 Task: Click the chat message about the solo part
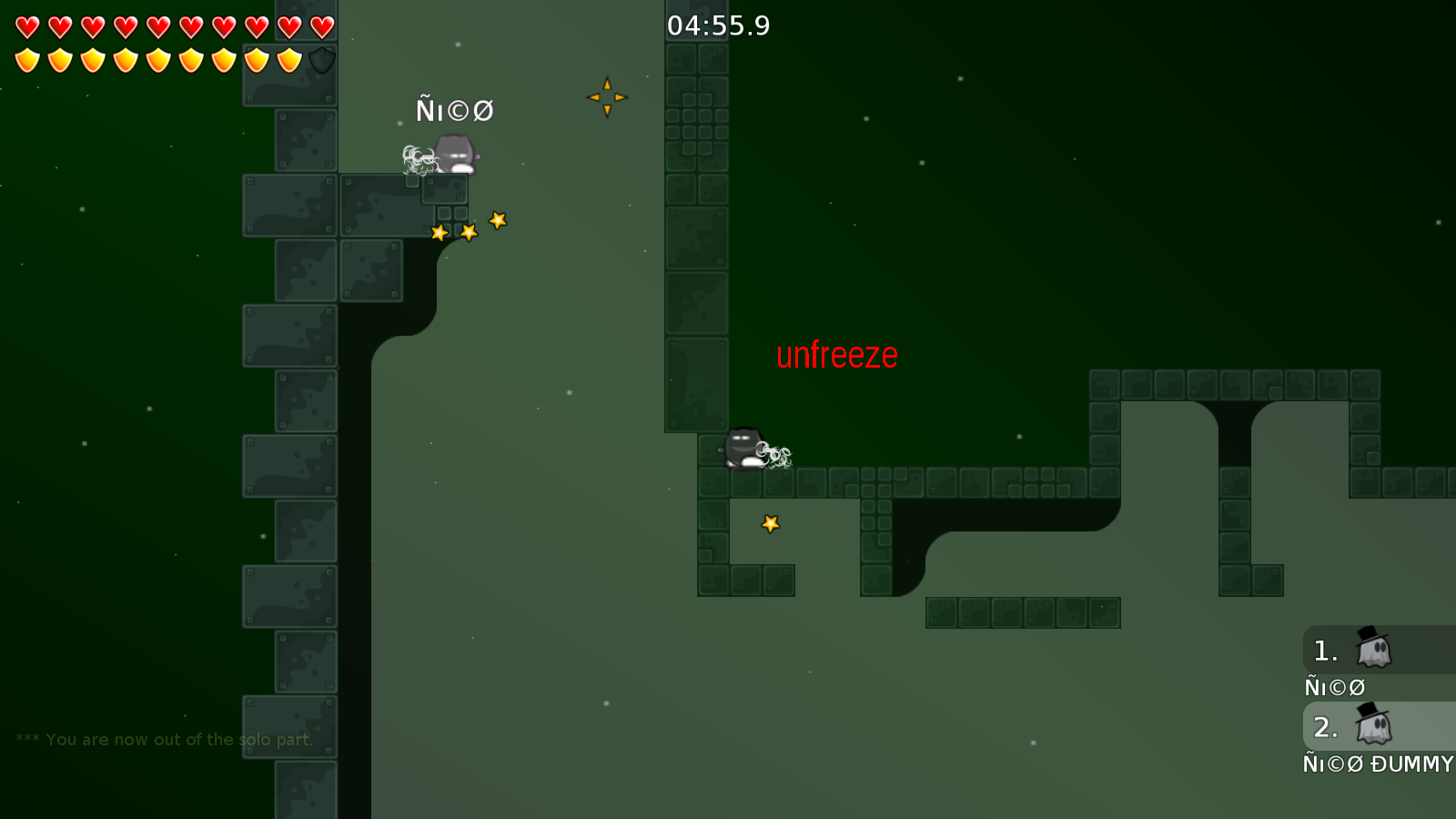click(x=162, y=739)
